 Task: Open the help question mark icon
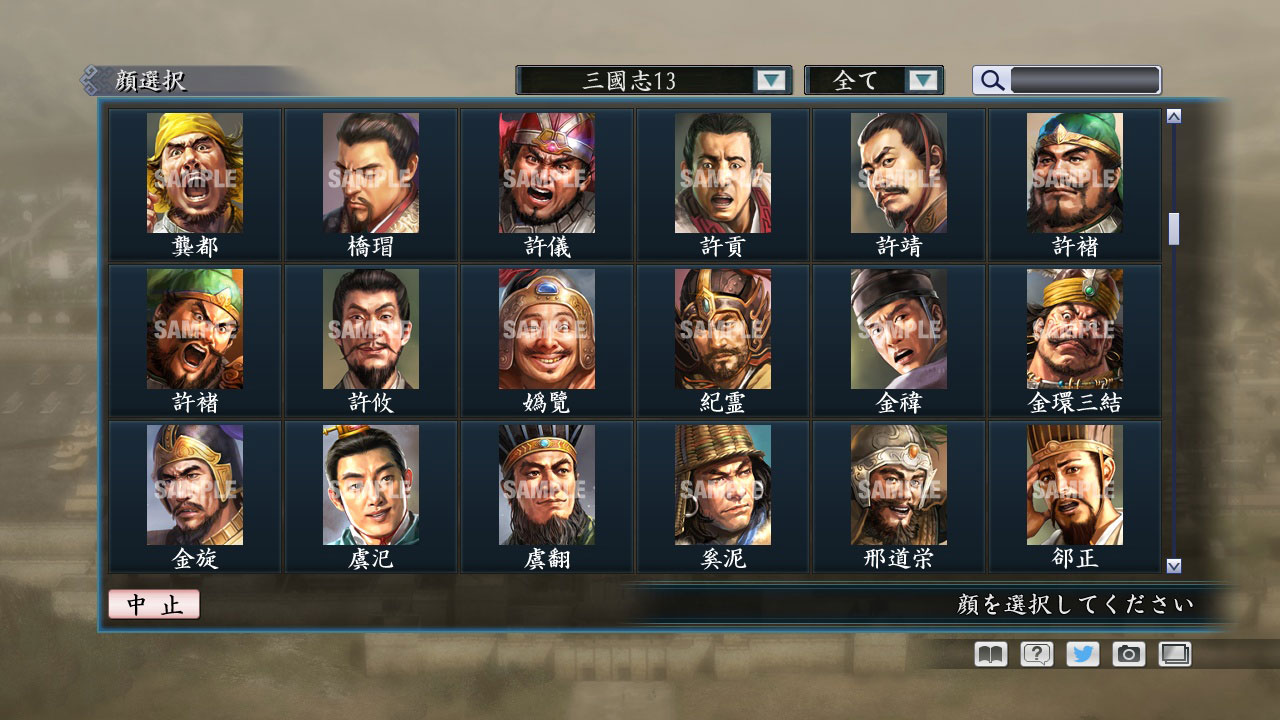[1034, 654]
